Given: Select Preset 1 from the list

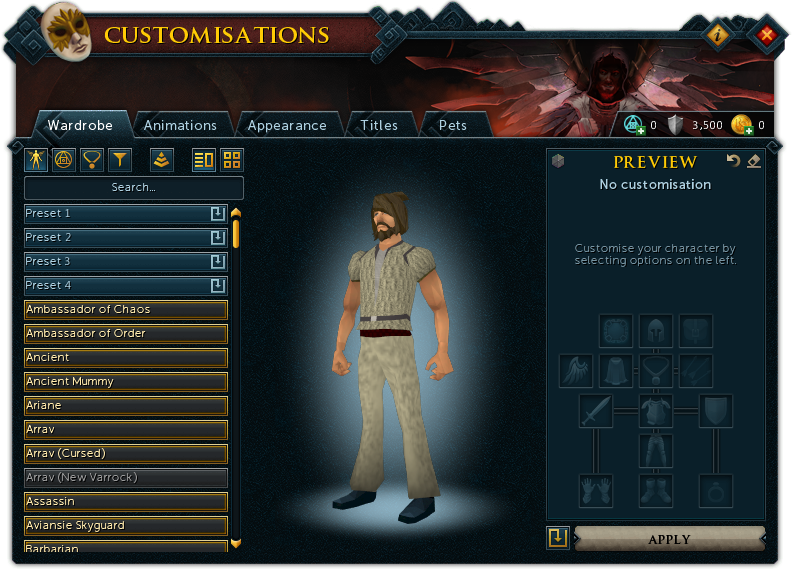Looking at the screenshot, I should click(x=116, y=213).
